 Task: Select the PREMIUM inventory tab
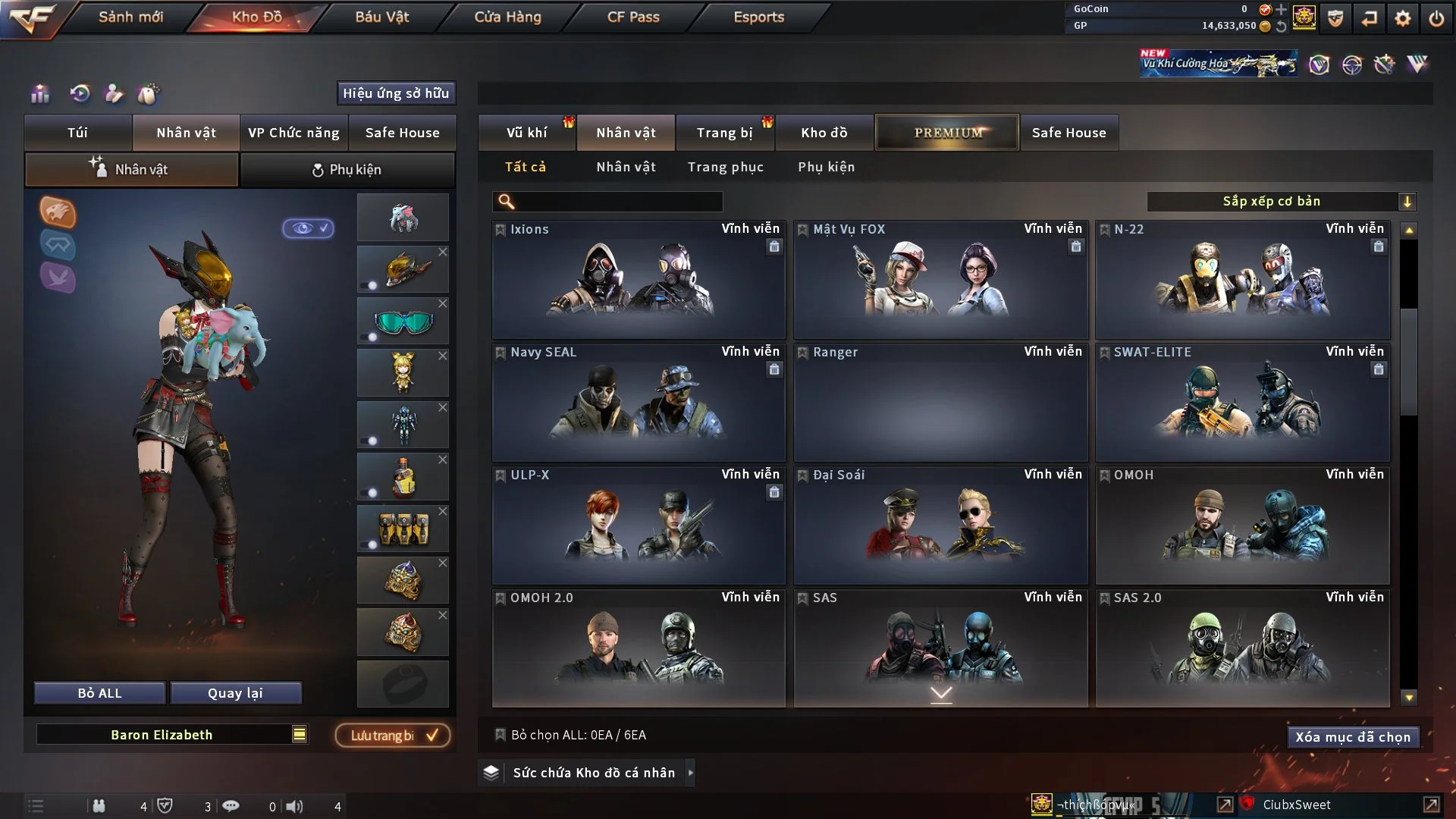pyautogui.click(x=947, y=133)
